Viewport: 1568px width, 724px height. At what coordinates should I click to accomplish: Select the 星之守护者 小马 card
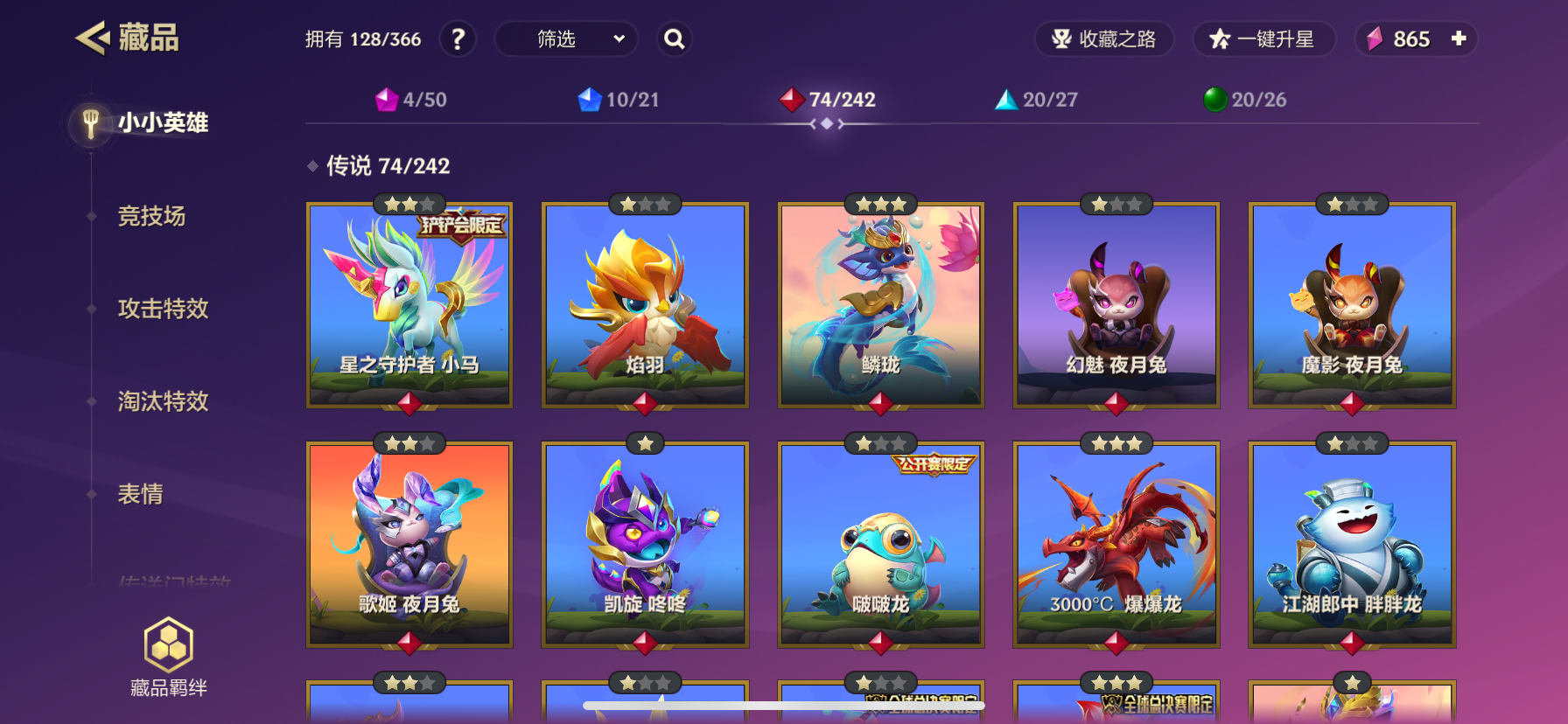pos(409,305)
